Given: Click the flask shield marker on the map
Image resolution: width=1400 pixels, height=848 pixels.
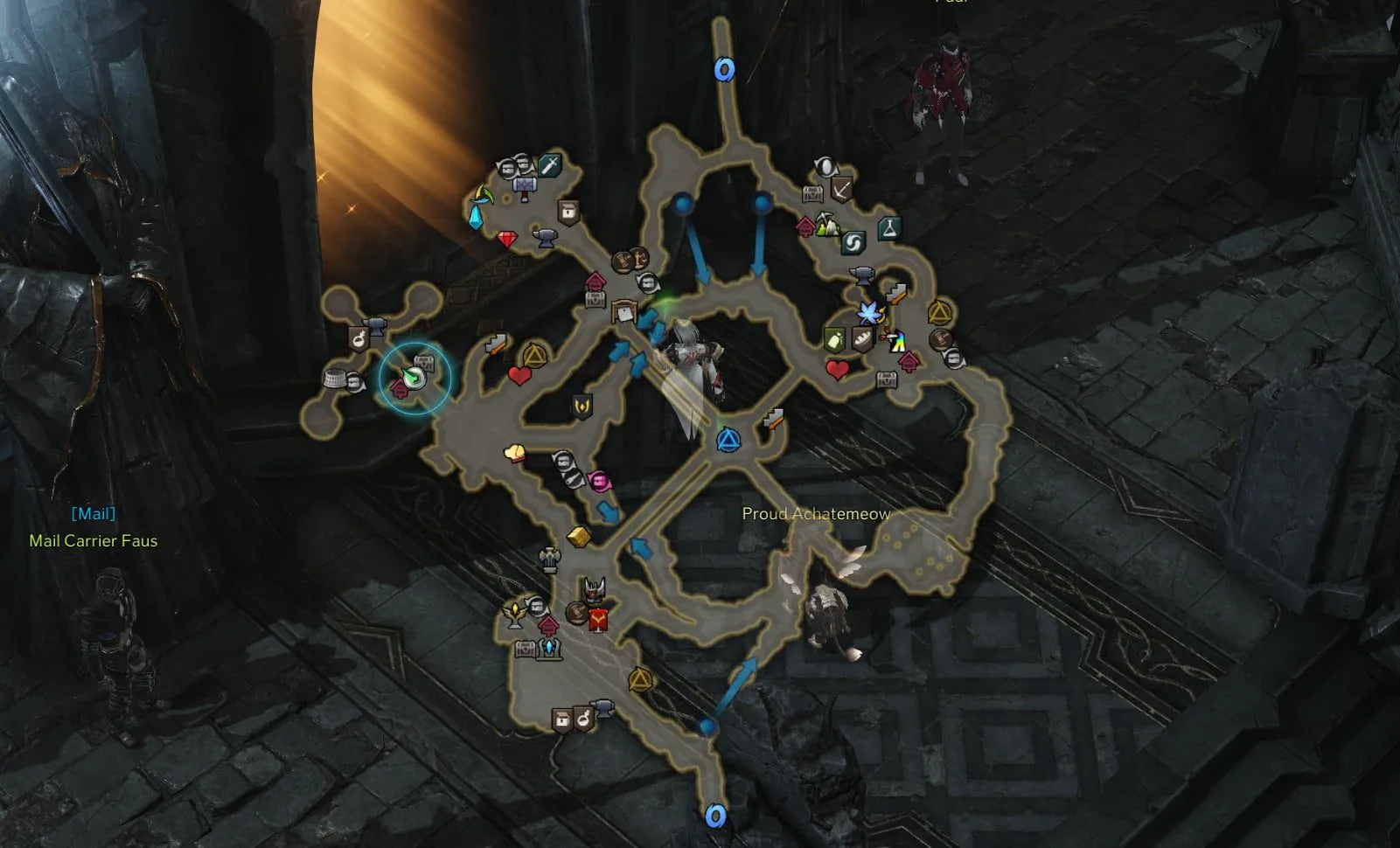Looking at the screenshot, I should pos(888,228).
